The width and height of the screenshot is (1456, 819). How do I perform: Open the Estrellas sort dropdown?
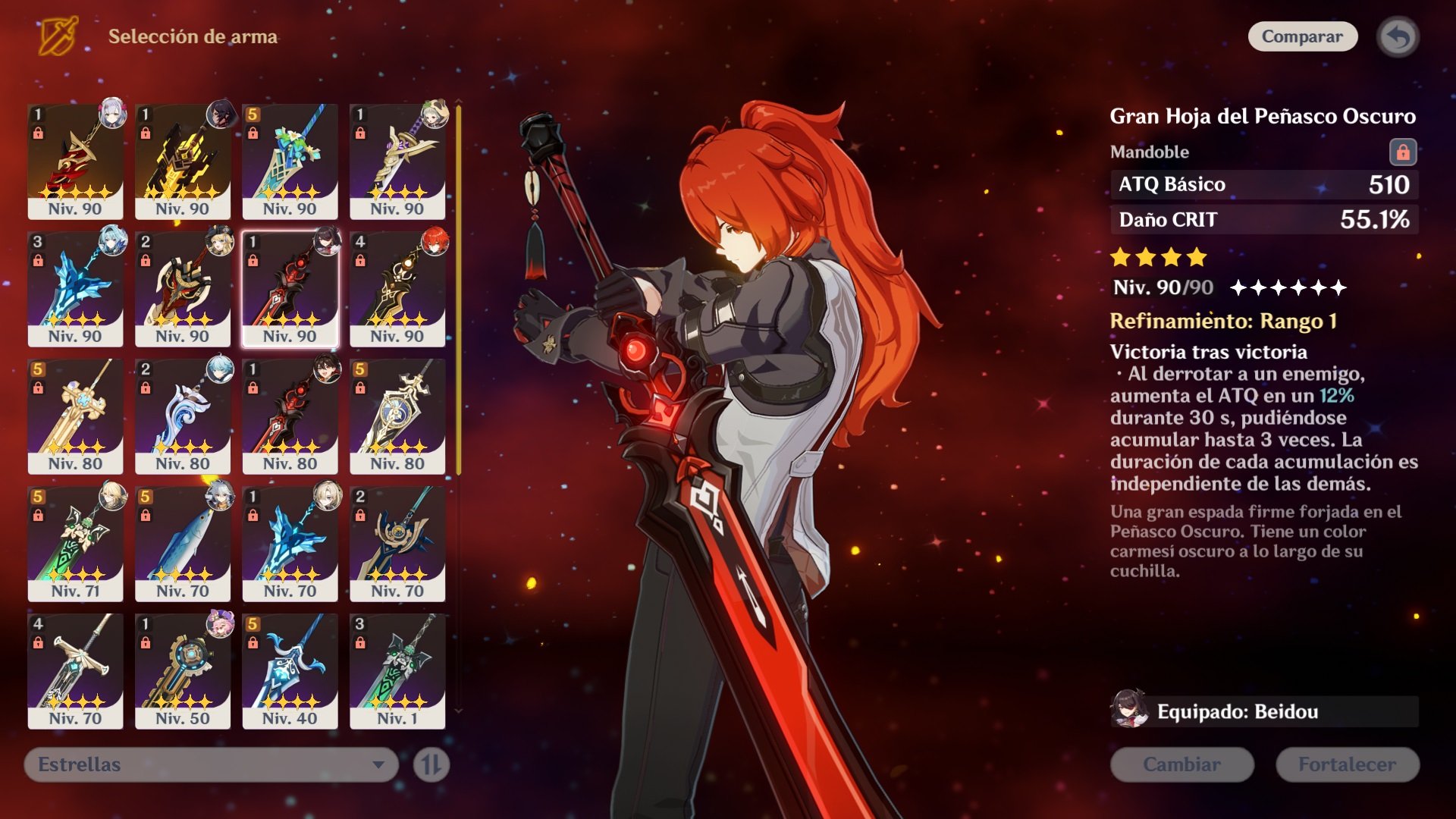click(x=211, y=764)
